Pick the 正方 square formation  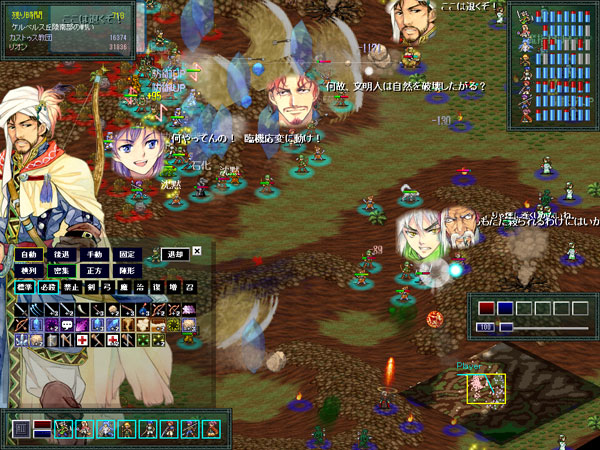(94, 270)
